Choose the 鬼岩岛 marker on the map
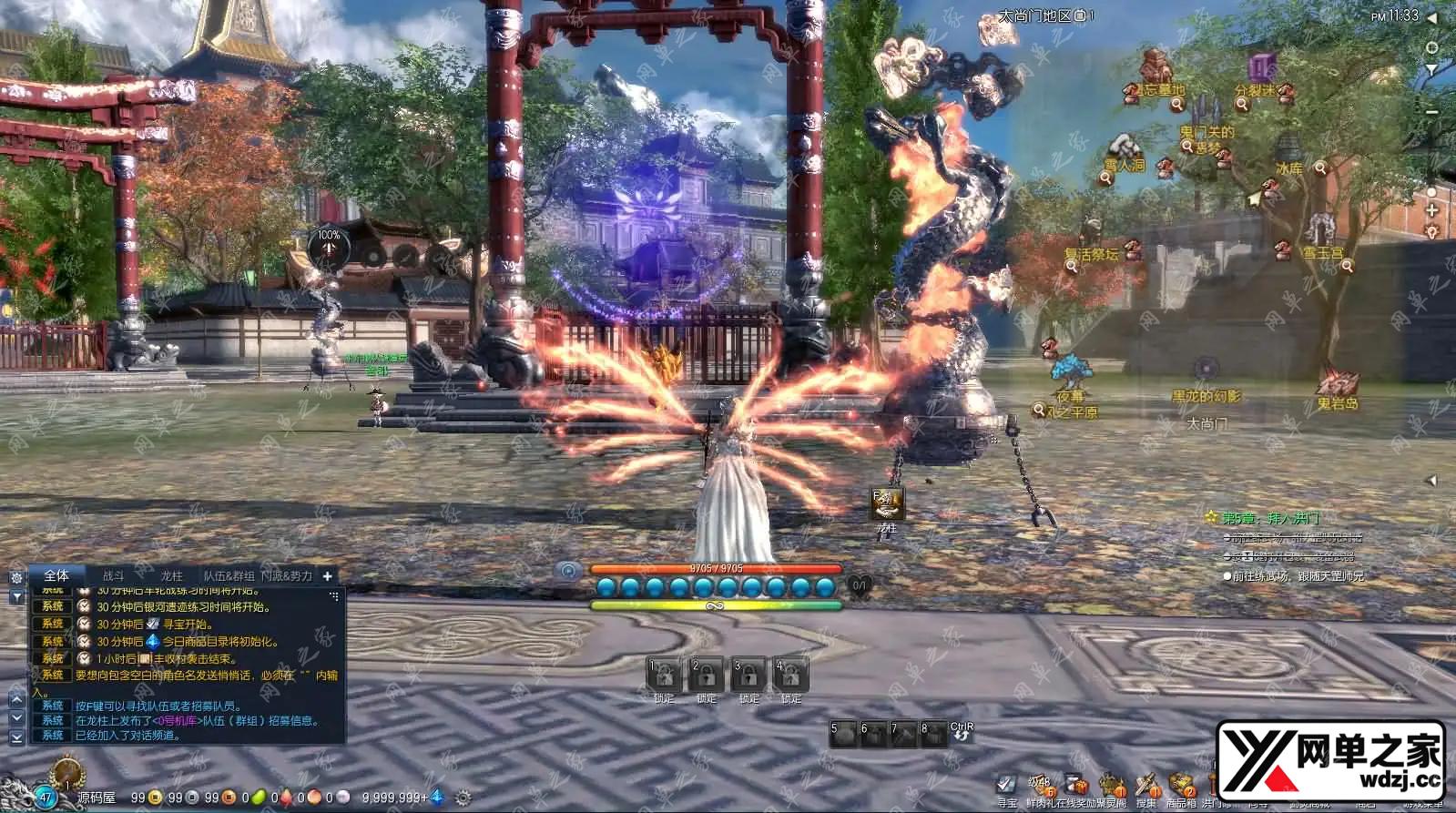The height and width of the screenshot is (813, 1456). pos(1337,401)
